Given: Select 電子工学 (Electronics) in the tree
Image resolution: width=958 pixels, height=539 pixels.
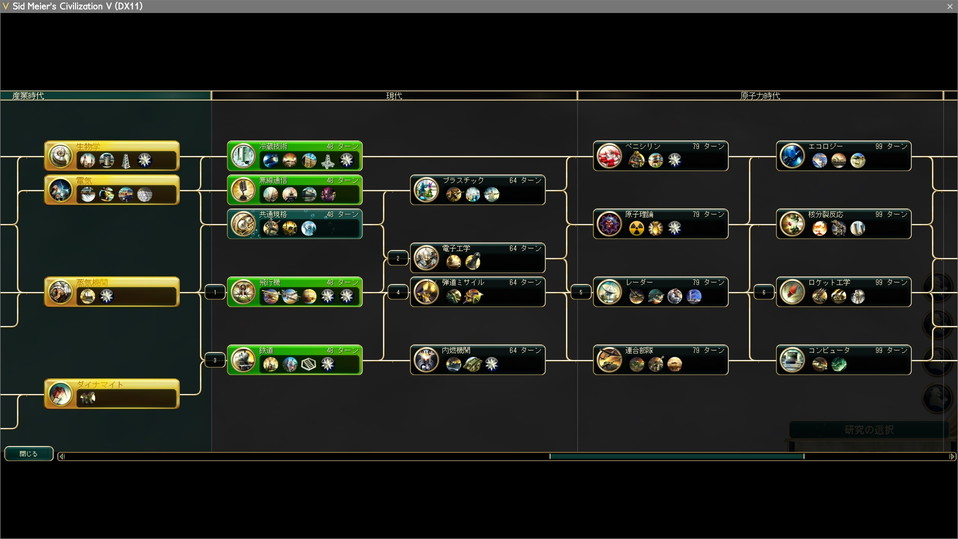Looking at the screenshot, I should tap(478, 257).
